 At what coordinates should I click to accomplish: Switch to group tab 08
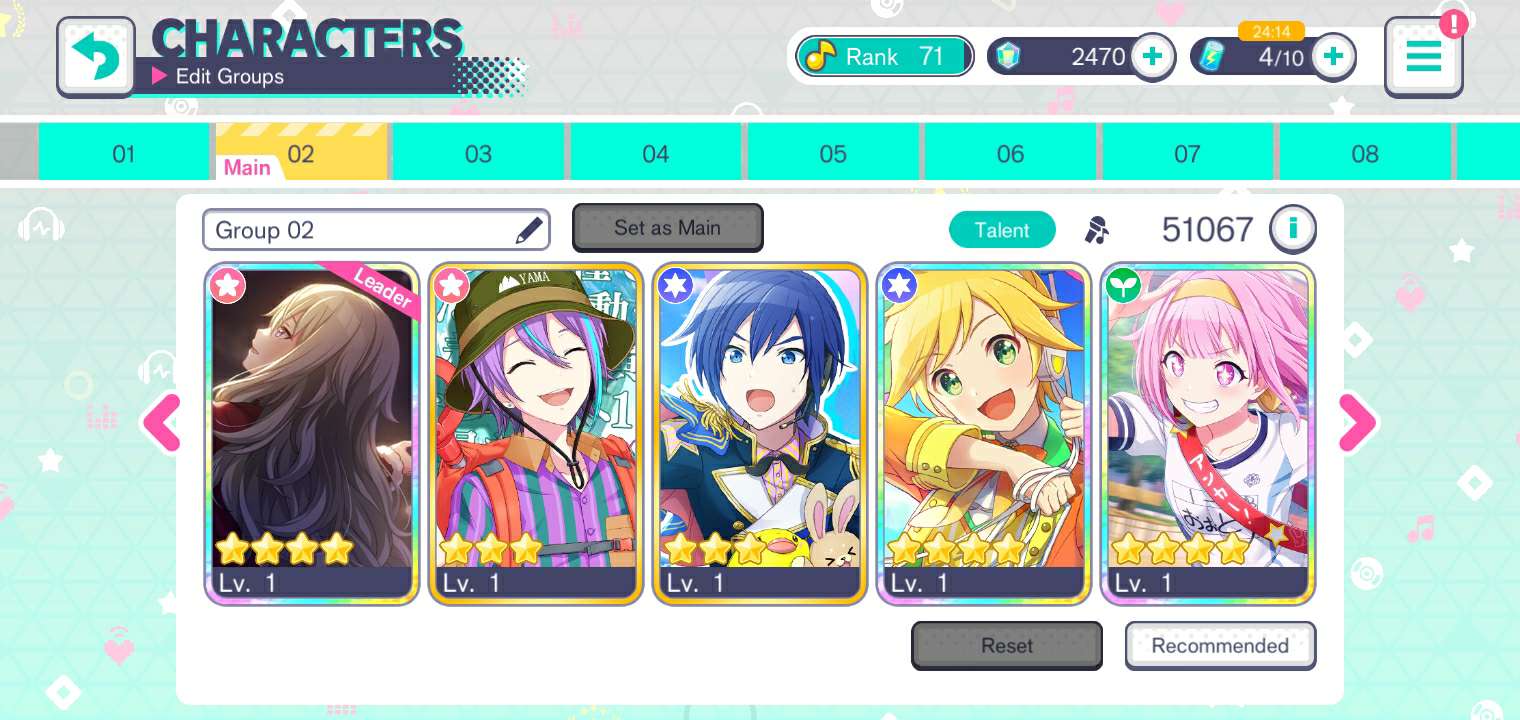tap(1364, 154)
